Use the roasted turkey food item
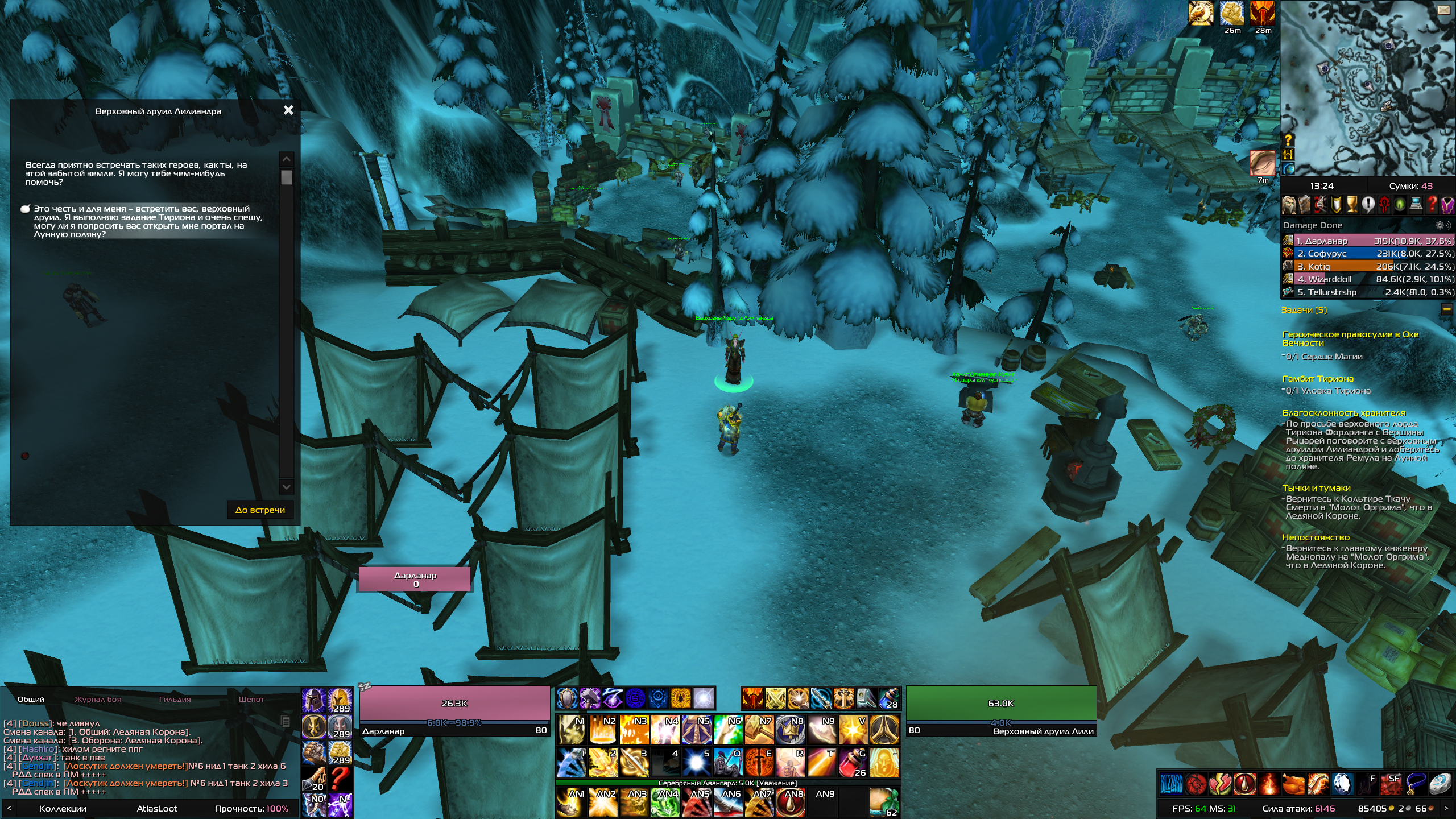Image resolution: width=1456 pixels, height=819 pixels. pos(1293,784)
